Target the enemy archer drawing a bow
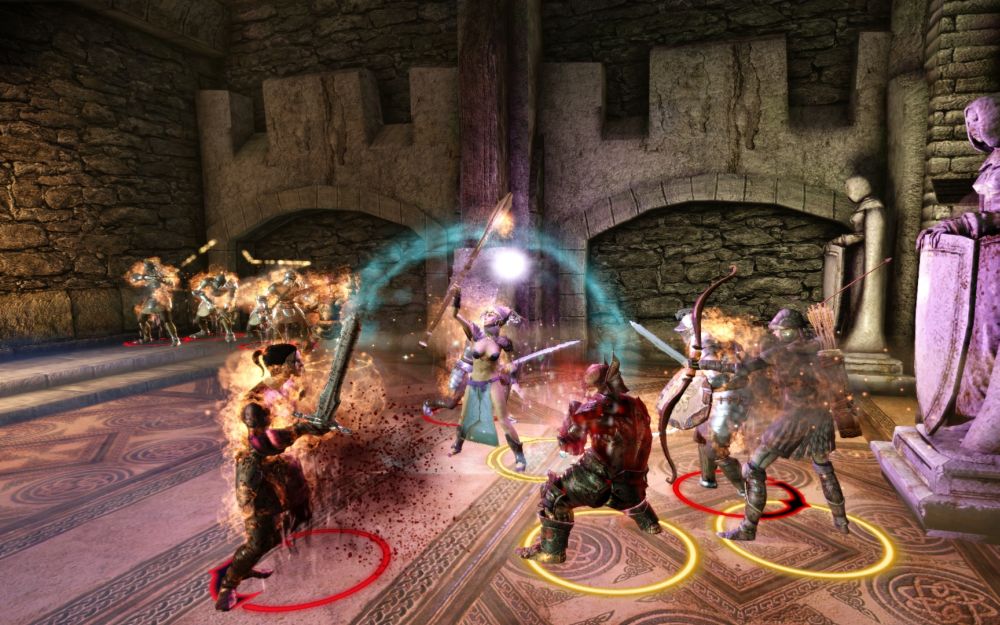The height and width of the screenshot is (625, 1000). pyautogui.click(x=705, y=400)
